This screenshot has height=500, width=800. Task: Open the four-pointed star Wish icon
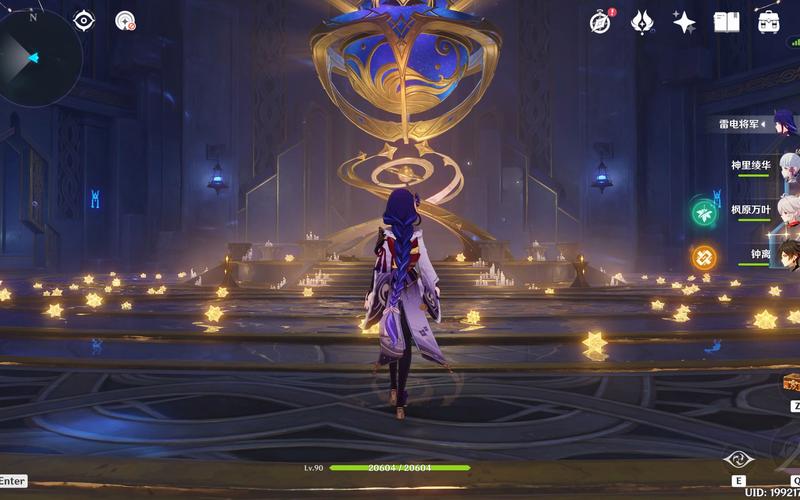click(684, 23)
